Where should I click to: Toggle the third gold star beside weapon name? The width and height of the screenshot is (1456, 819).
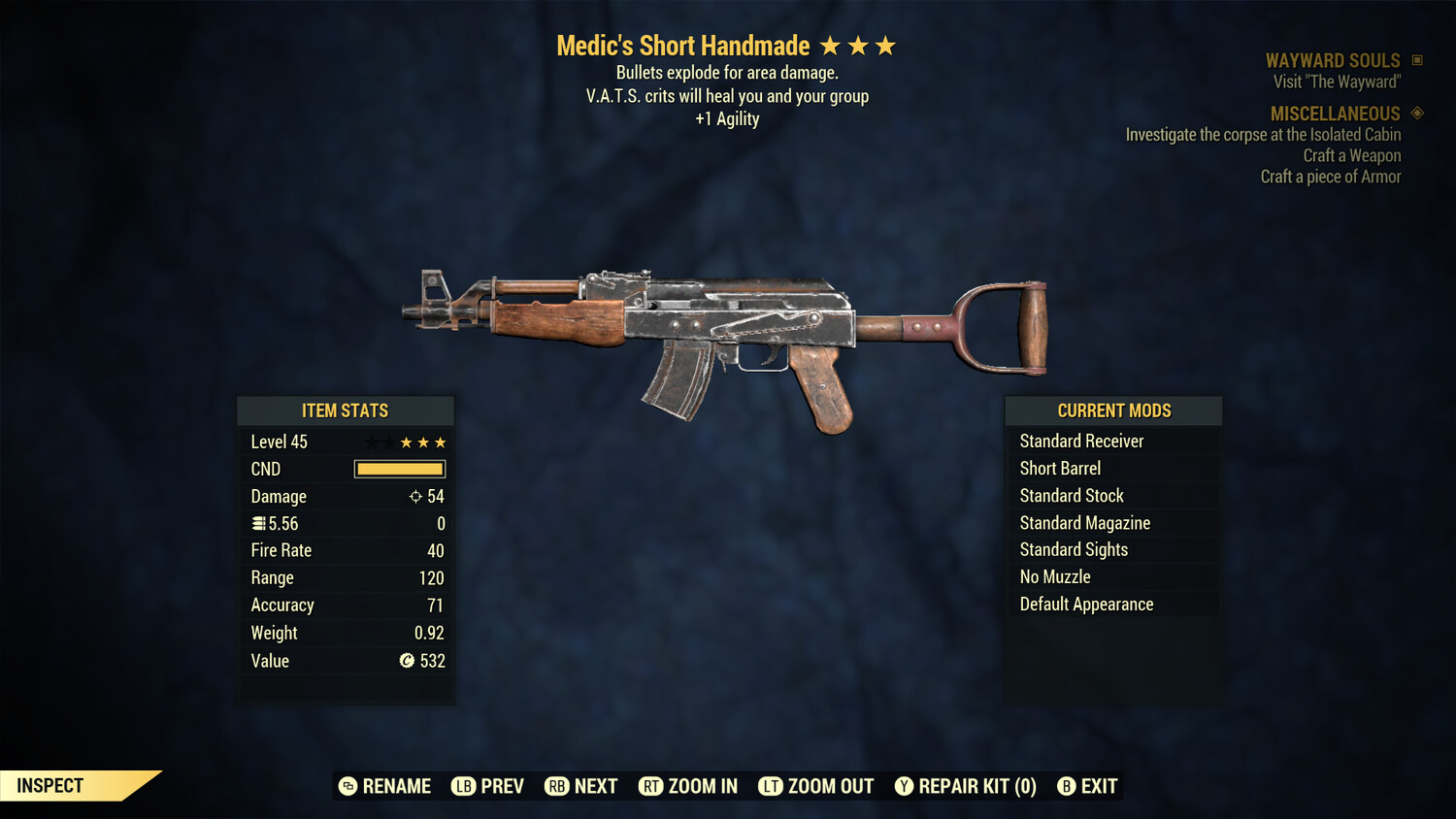pos(887,45)
